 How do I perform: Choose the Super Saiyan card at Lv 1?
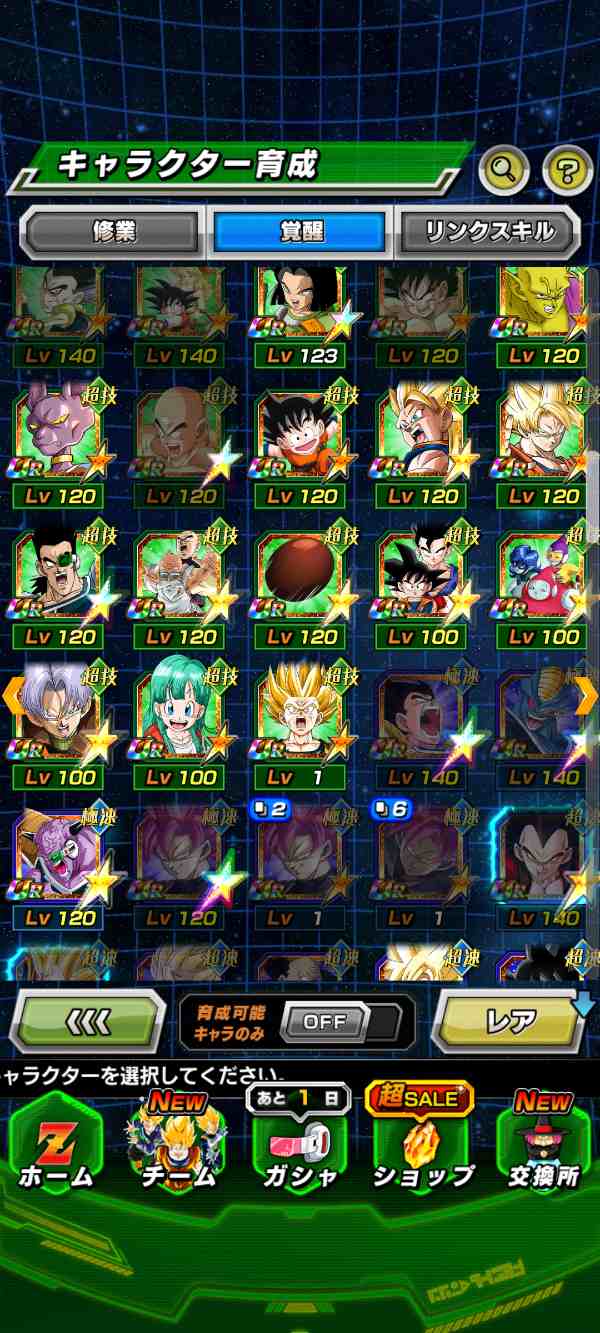pyautogui.click(x=300, y=722)
